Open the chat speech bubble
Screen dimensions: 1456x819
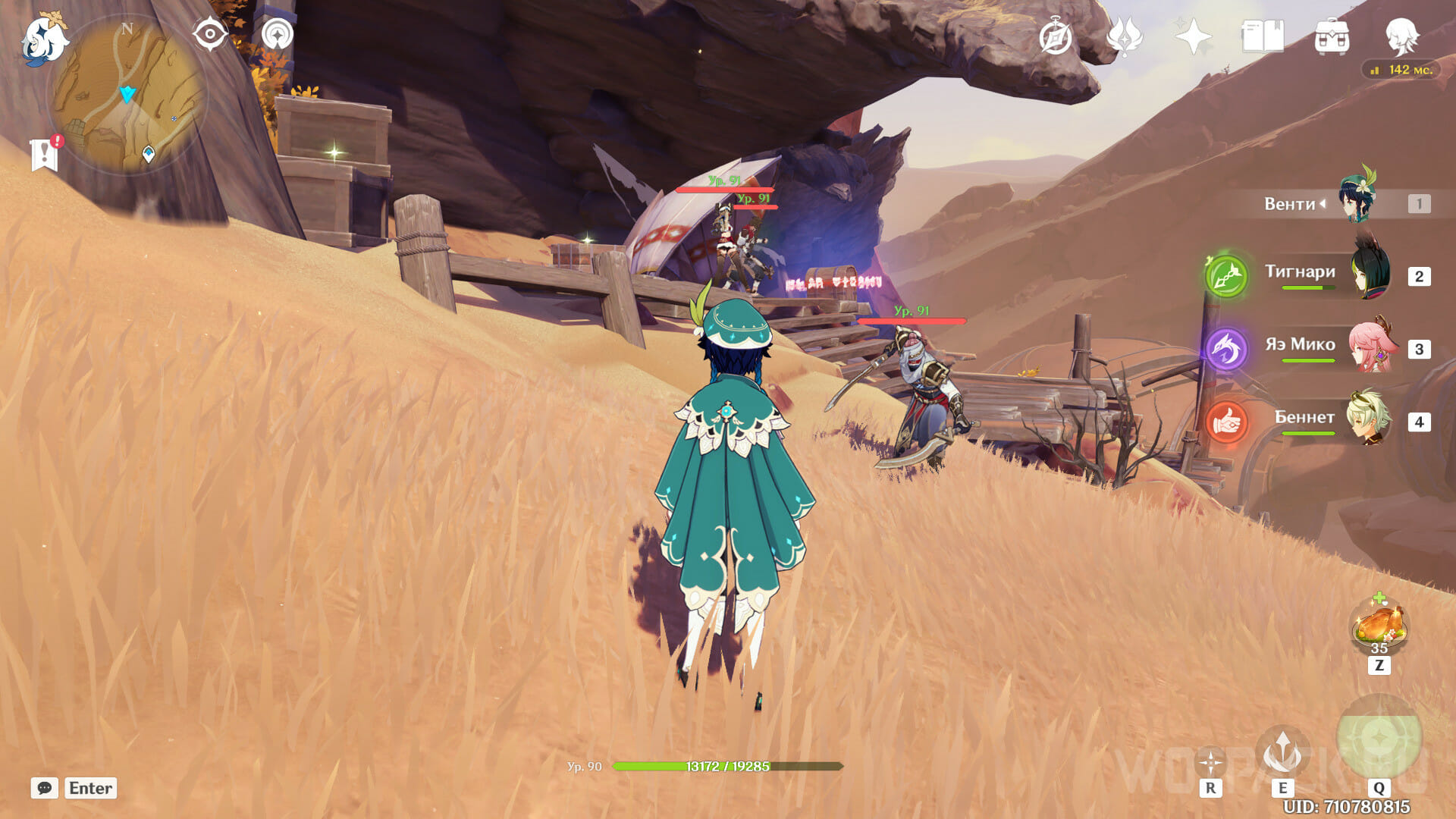coord(45,788)
